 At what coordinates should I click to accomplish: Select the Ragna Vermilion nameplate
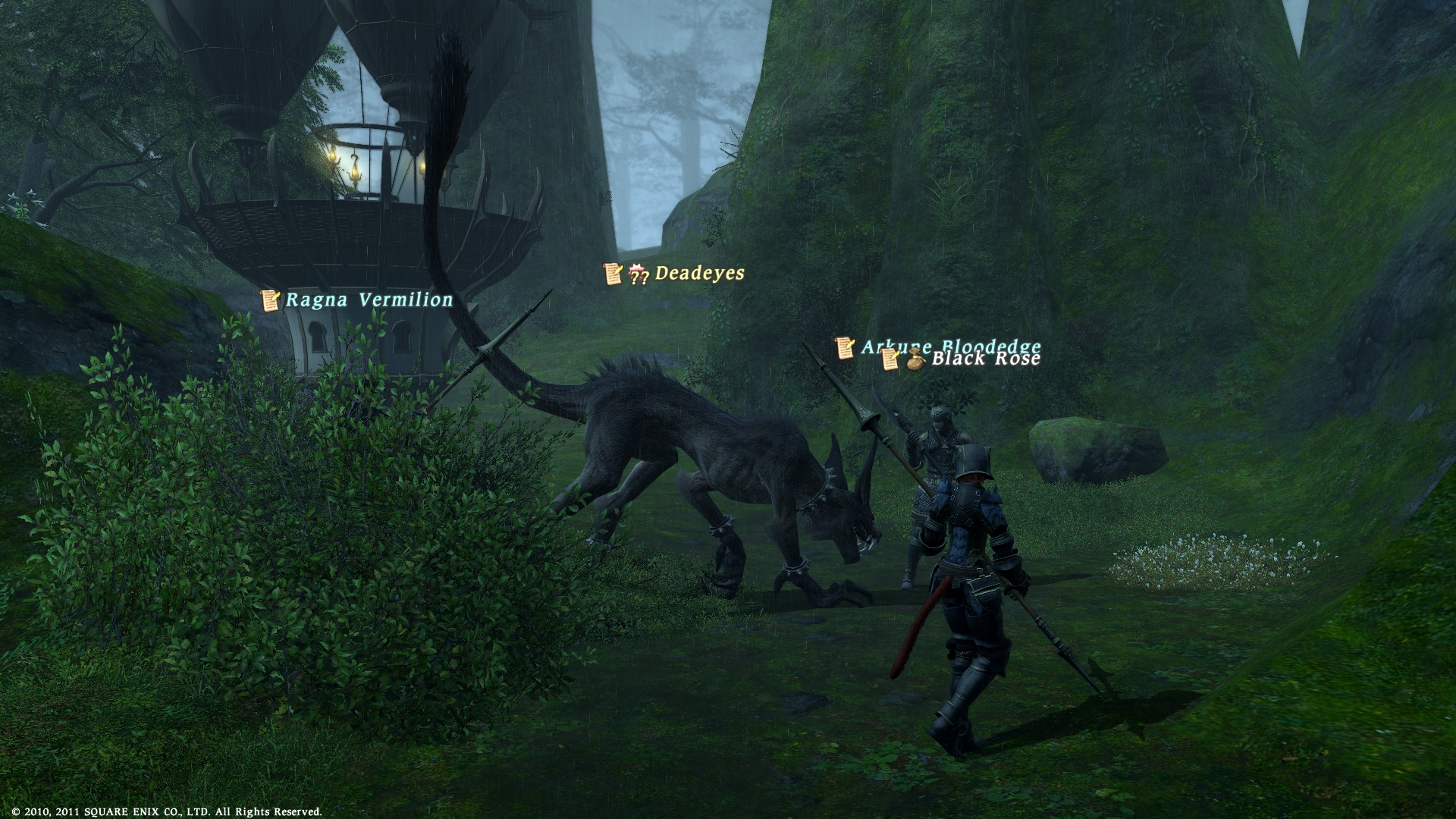[369, 300]
